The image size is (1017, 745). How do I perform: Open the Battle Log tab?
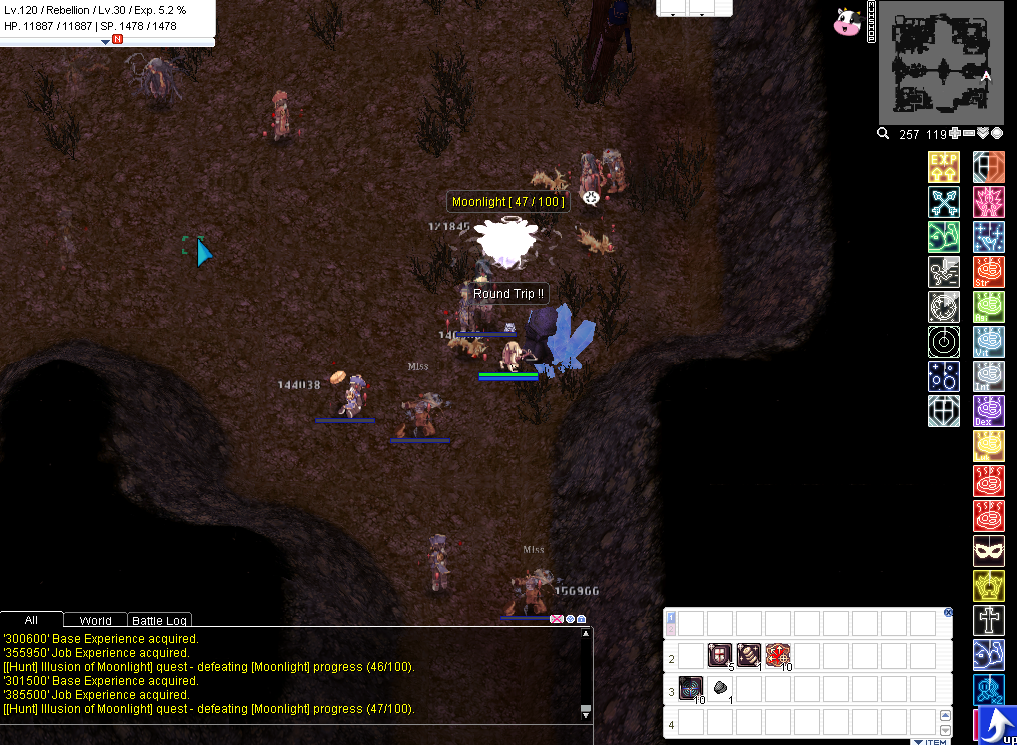160,621
